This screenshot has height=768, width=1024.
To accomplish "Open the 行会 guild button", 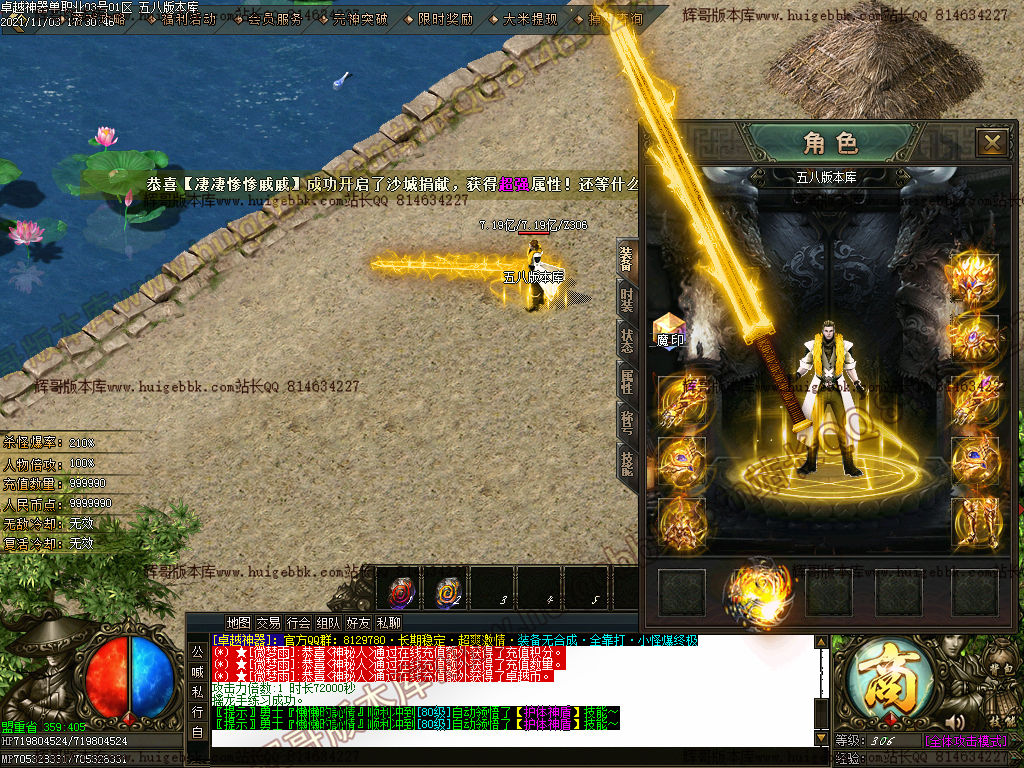I will click(298, 623).
